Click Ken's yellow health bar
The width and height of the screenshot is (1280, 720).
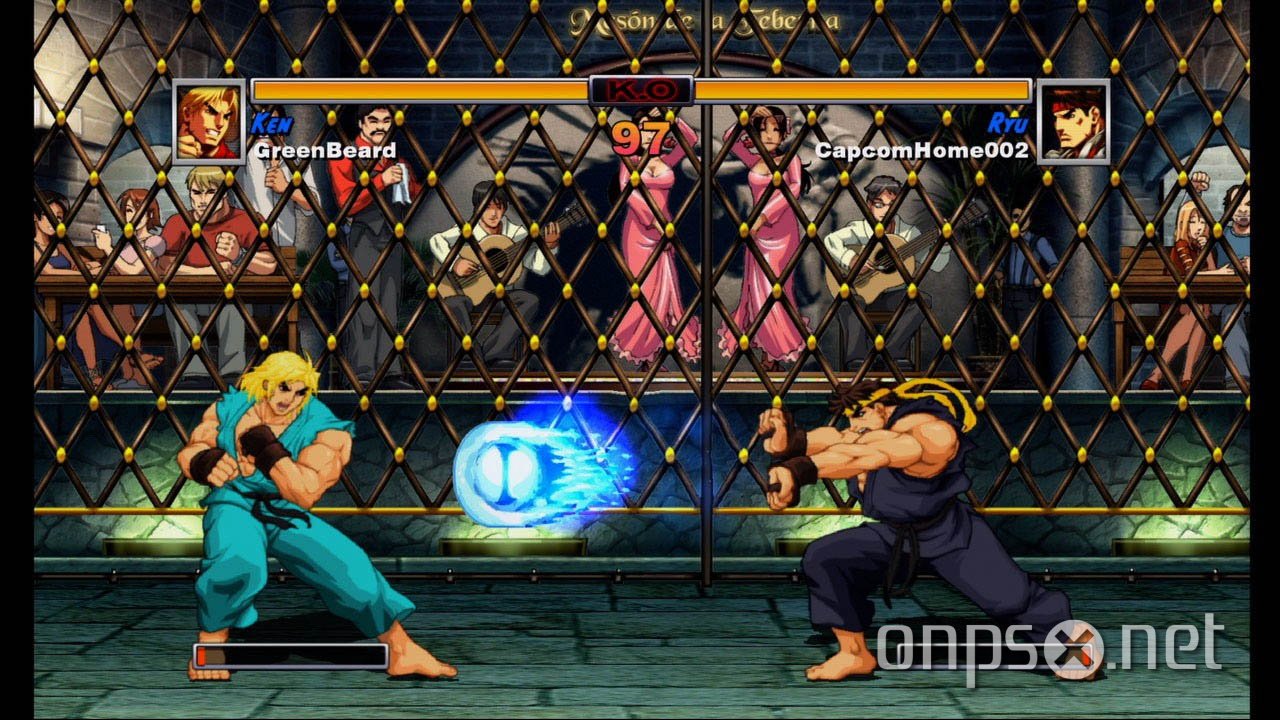point(420,90)
